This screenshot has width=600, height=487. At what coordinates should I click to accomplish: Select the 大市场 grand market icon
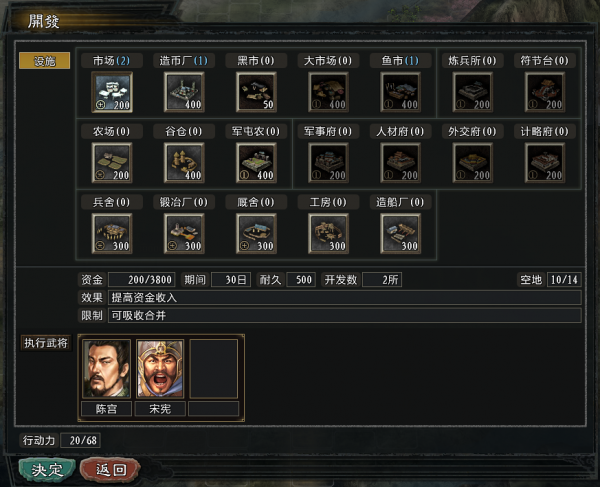(328, 91)
